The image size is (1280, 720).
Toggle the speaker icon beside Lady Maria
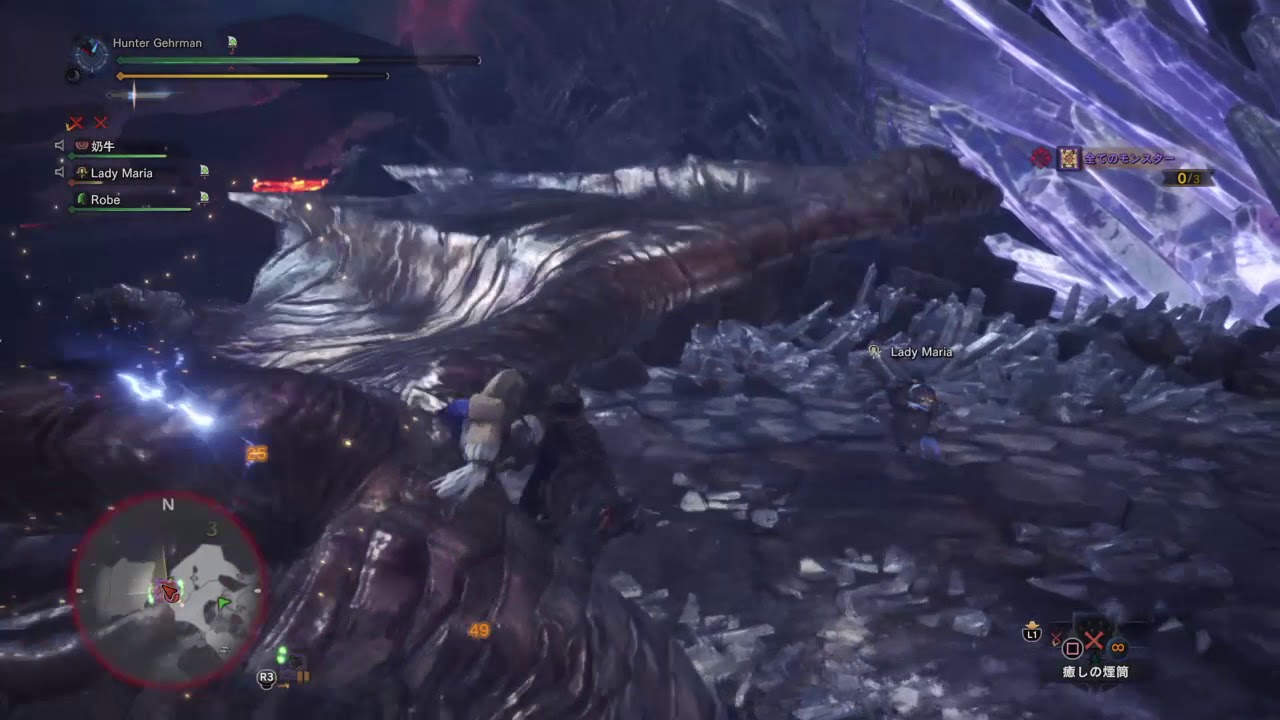[x=60, y=173]
